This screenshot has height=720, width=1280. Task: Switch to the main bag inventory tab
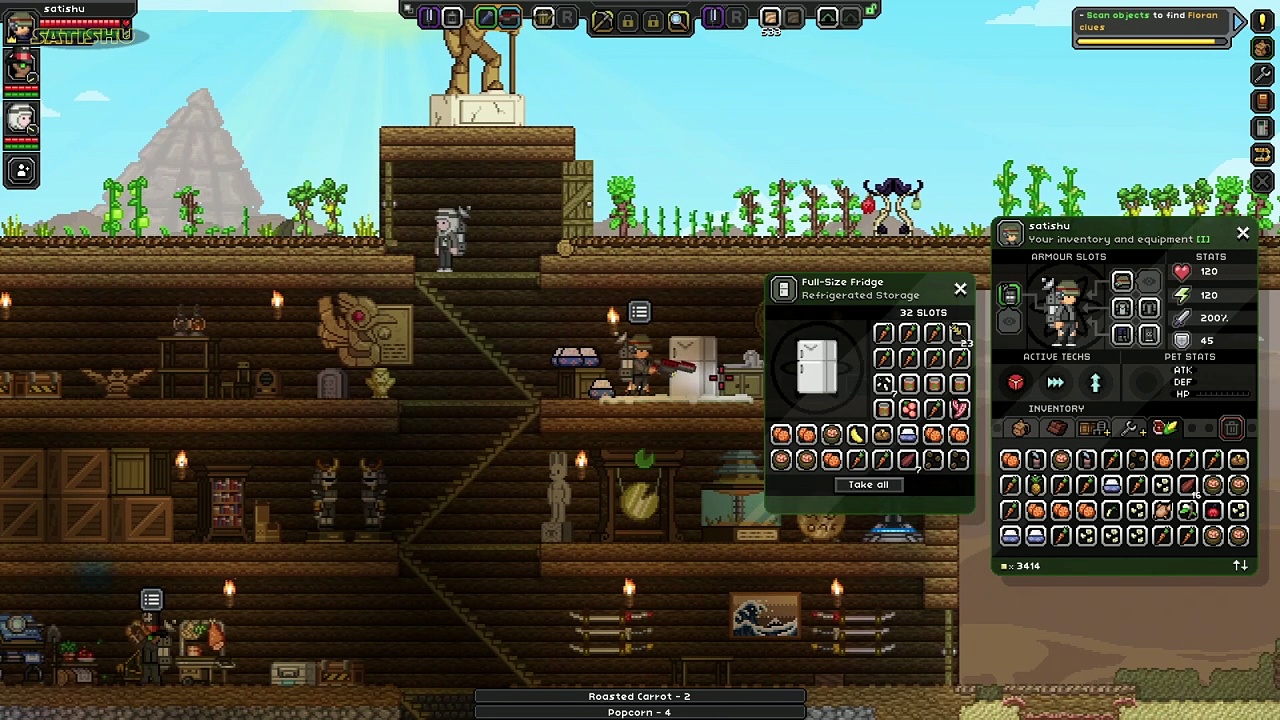pyautogui.click(x=1020, y=429)
